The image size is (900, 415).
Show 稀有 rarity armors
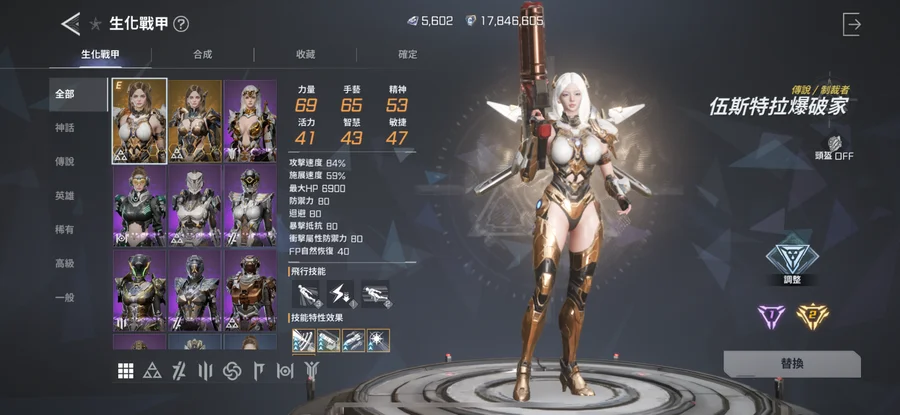point(65,230)
